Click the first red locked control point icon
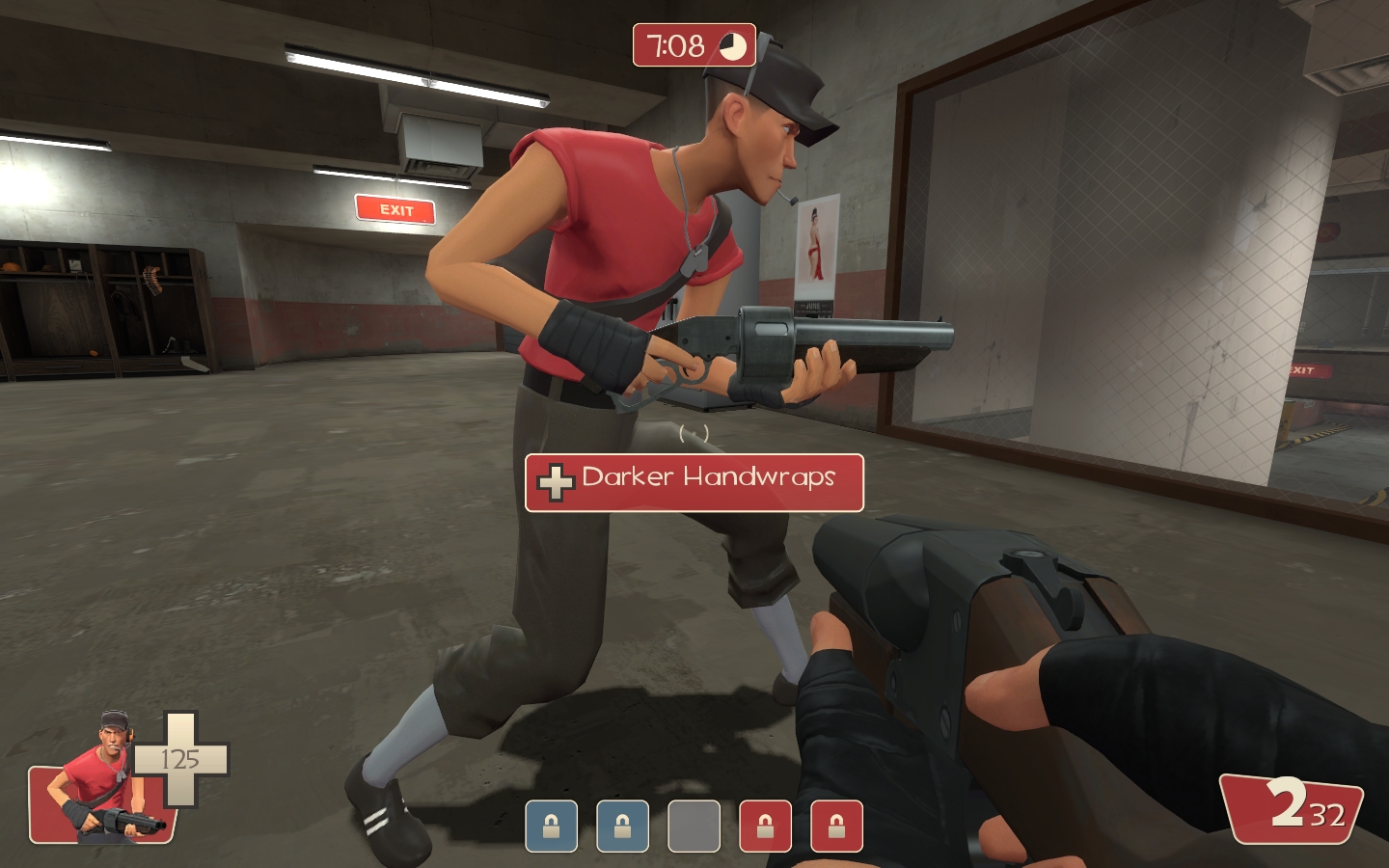 [765, 827]
